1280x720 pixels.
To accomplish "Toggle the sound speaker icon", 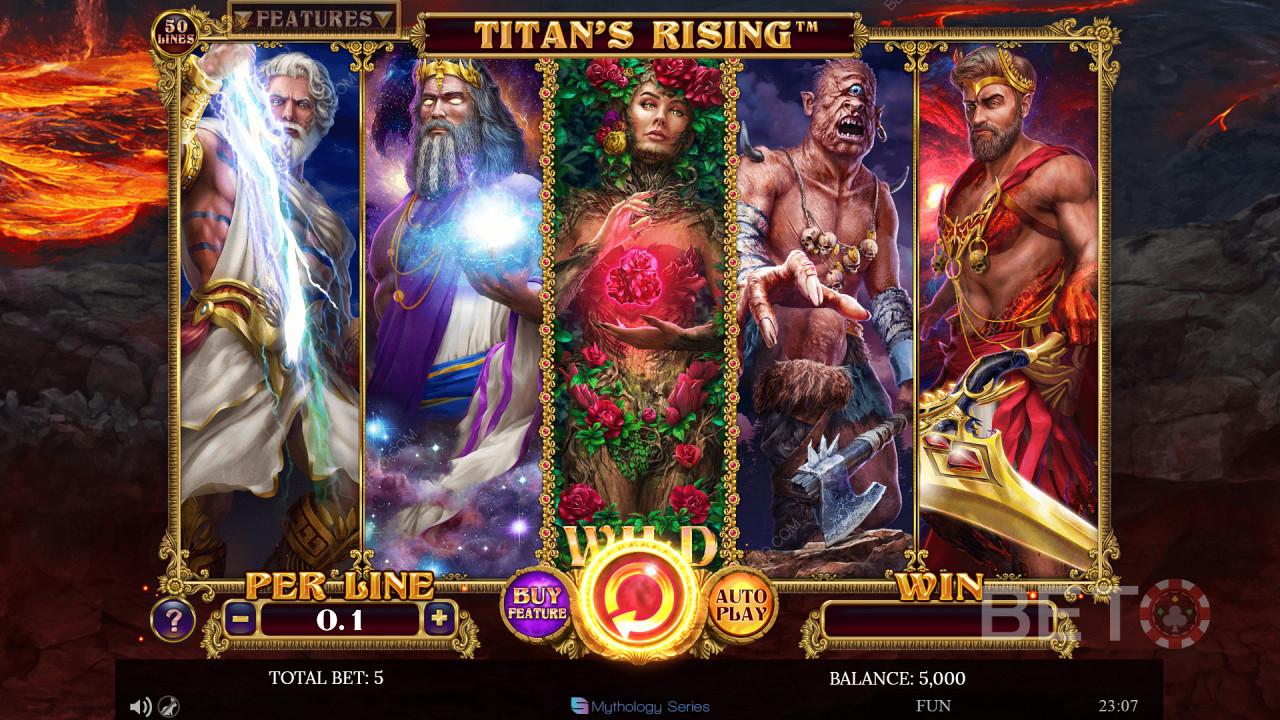I will 140,707.
